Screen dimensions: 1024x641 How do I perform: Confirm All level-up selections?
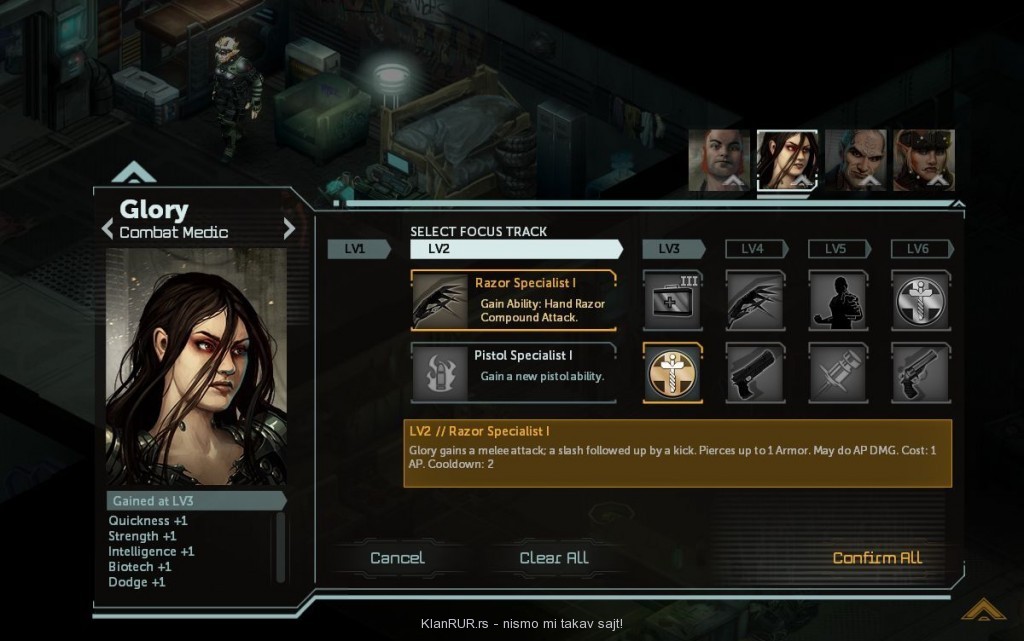(x=877, y=558)
